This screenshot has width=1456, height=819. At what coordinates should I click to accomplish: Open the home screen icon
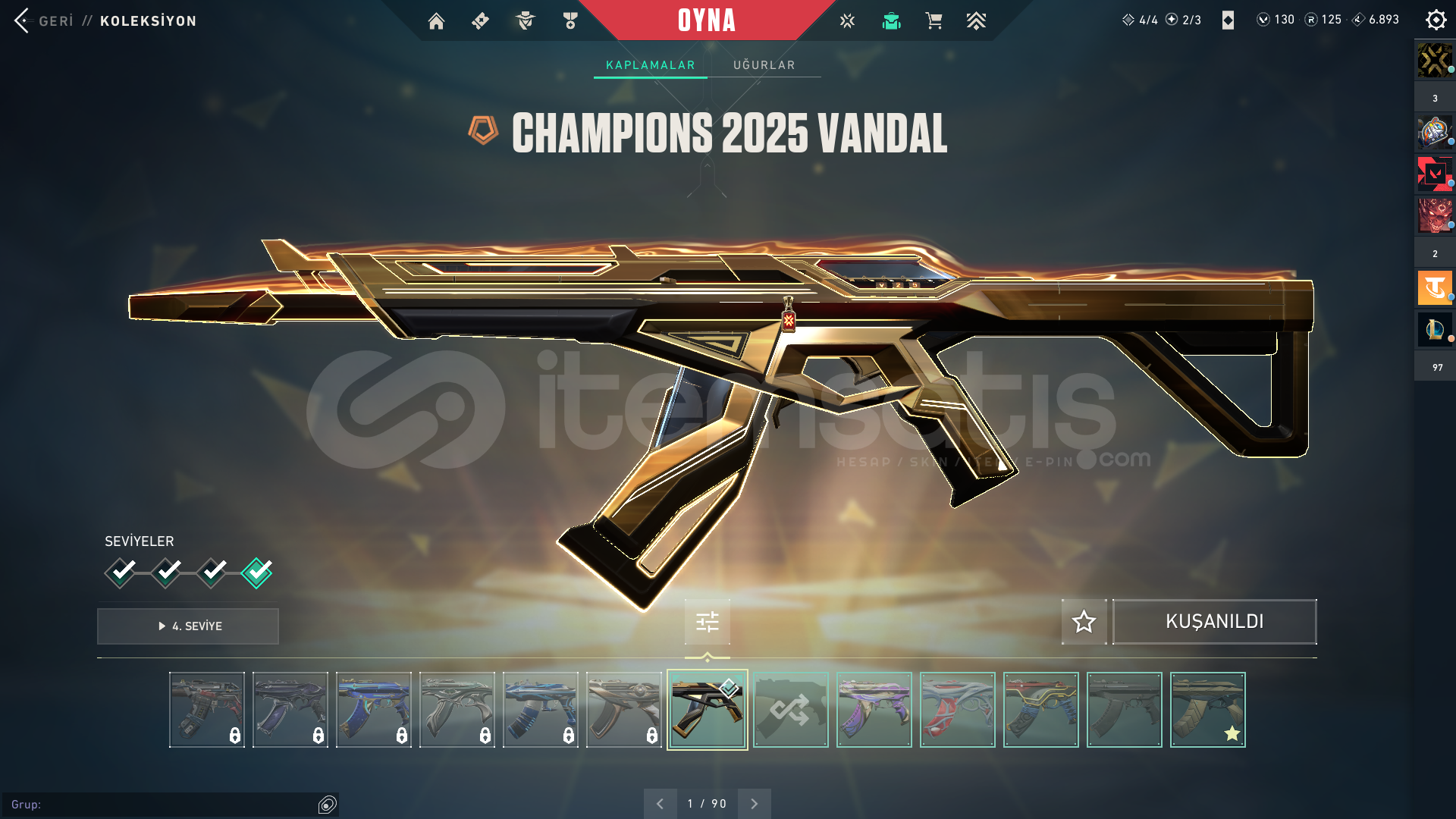pos(436,20)
